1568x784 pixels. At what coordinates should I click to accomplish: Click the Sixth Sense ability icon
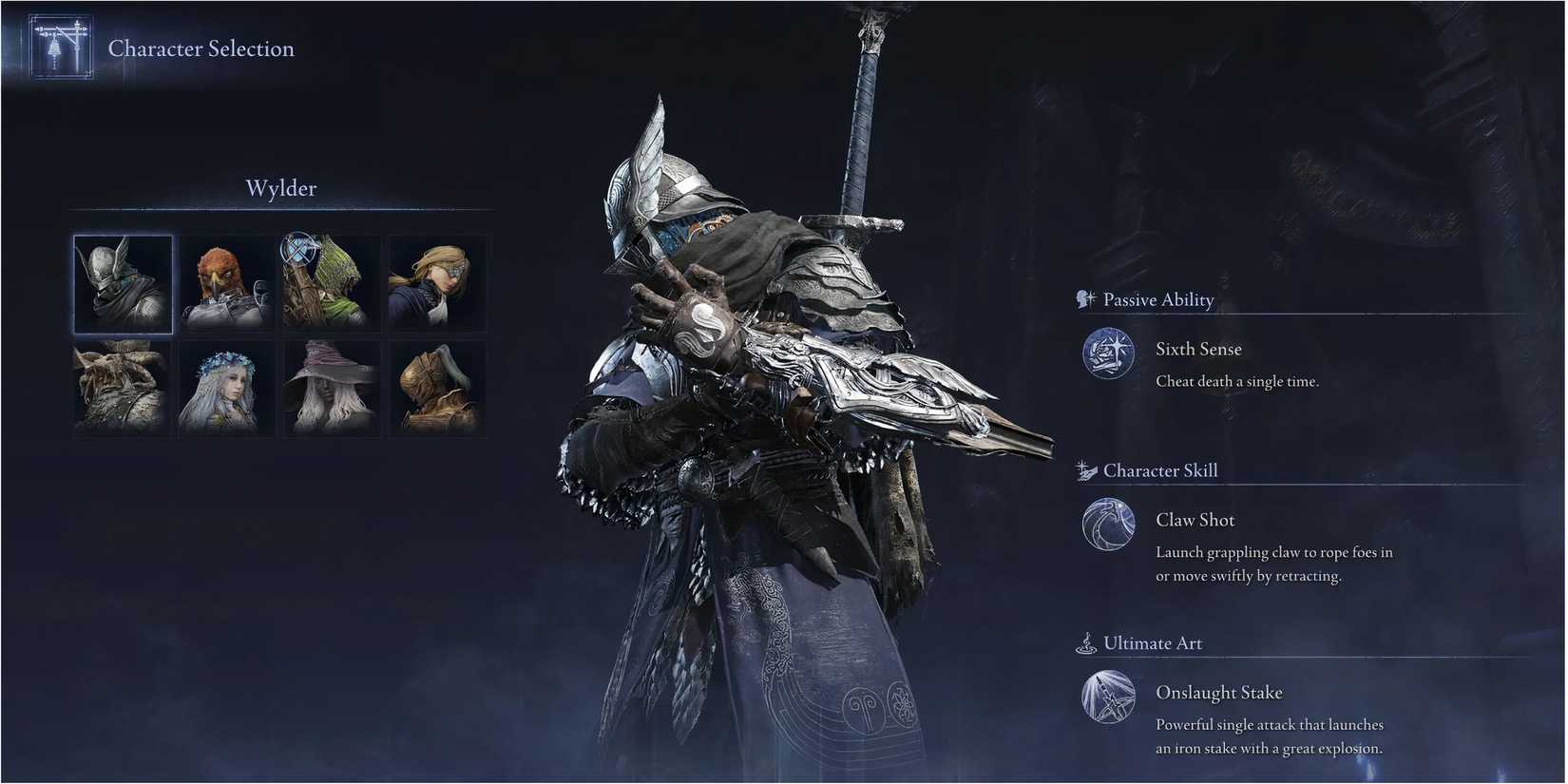point(1107,354)
